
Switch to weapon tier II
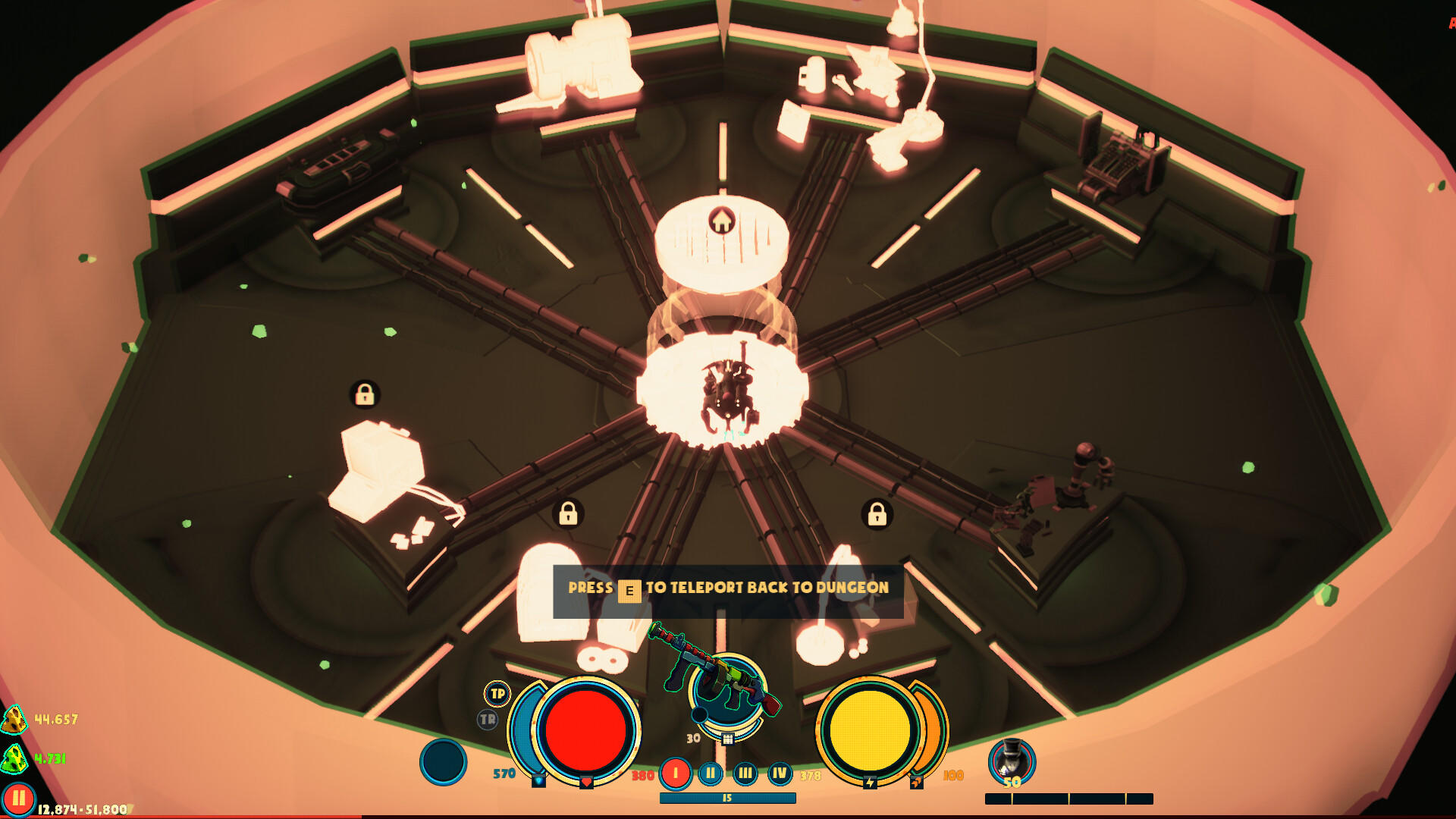point(709,773)
